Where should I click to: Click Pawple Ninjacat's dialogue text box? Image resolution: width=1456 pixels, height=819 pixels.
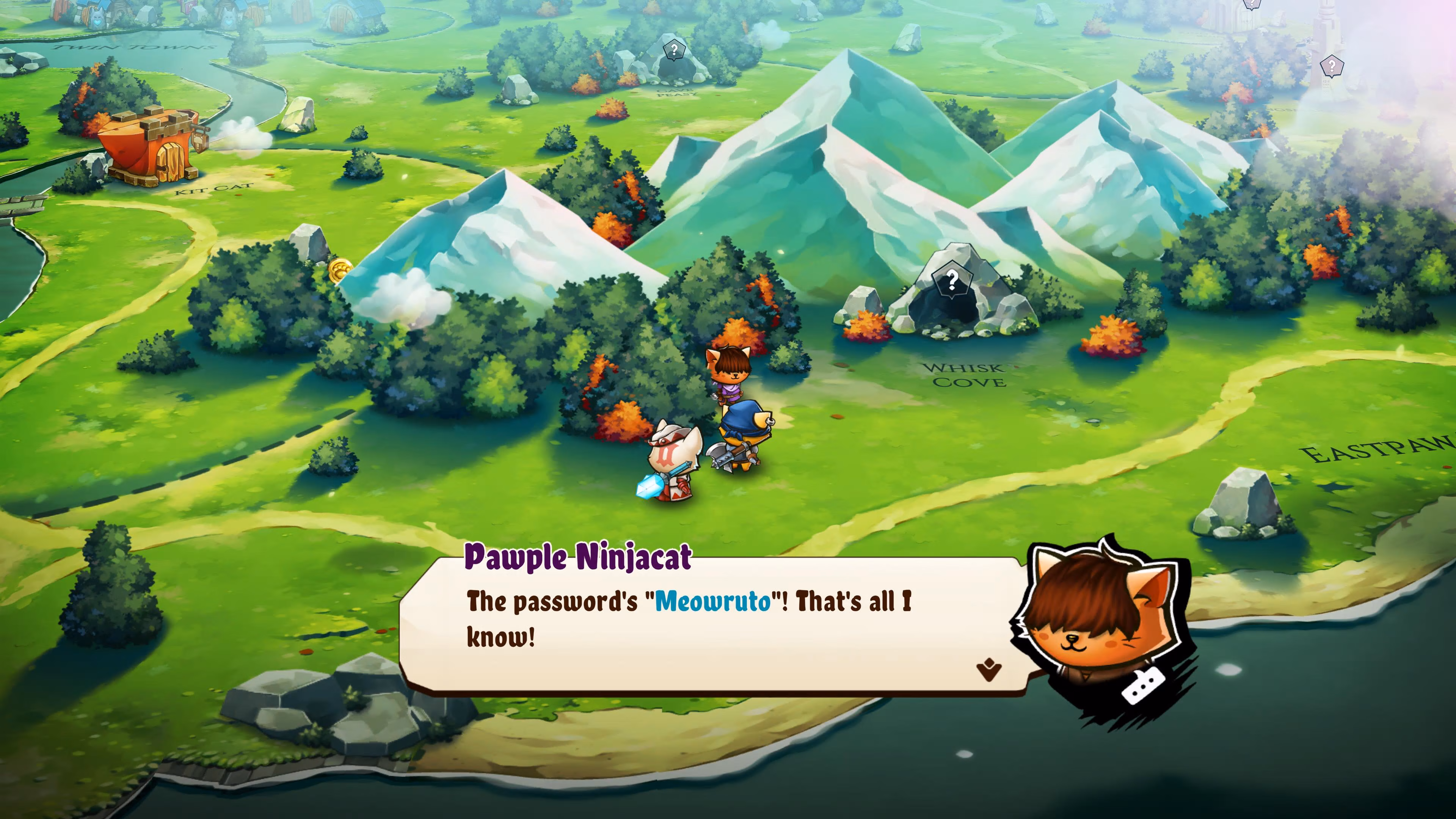click(x=706, y=628)
